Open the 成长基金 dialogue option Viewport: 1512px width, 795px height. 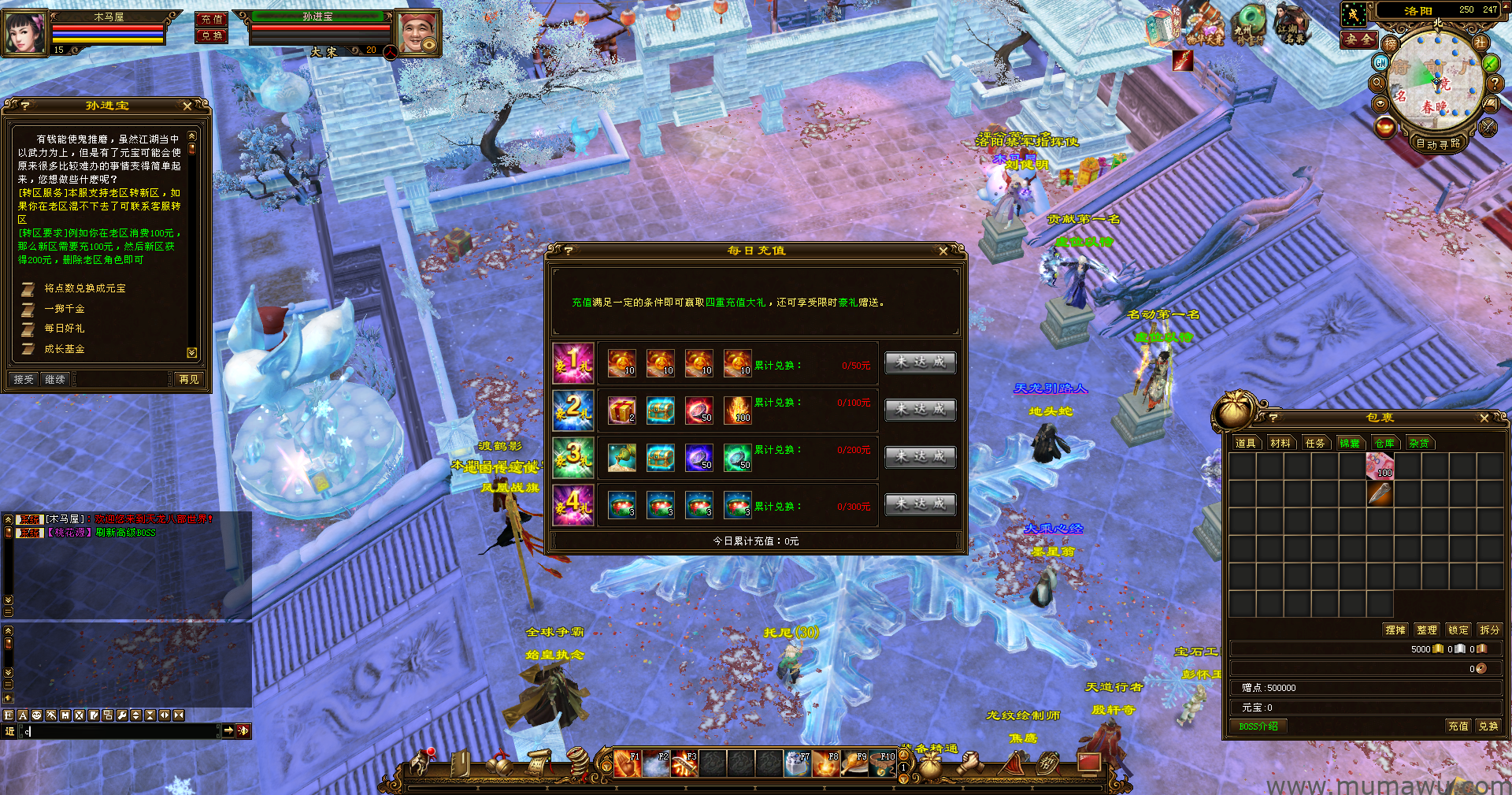pos(65,349)
